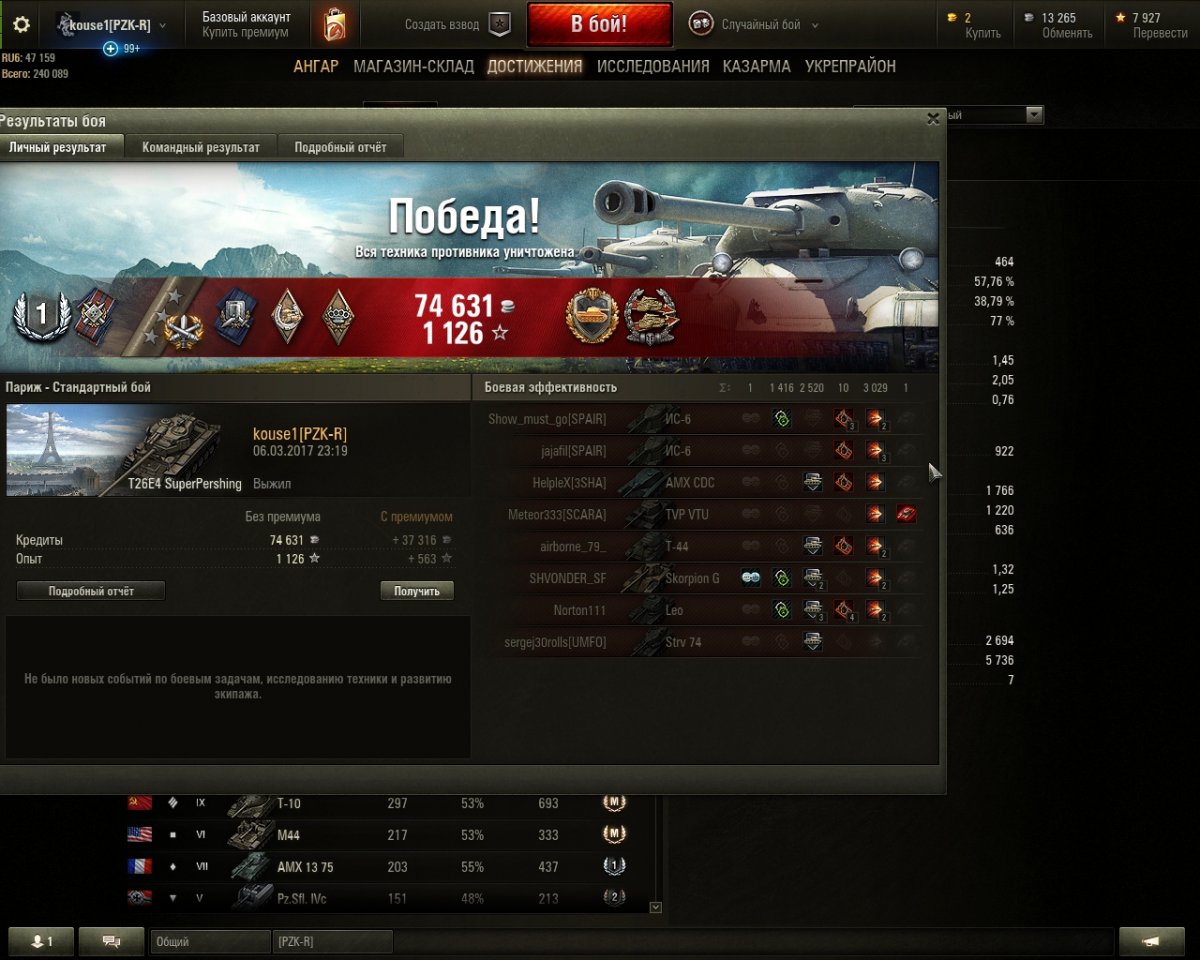Create a platoon with Создать взвод
Screen dimensions: 1200x960
[x=457, y=25]
